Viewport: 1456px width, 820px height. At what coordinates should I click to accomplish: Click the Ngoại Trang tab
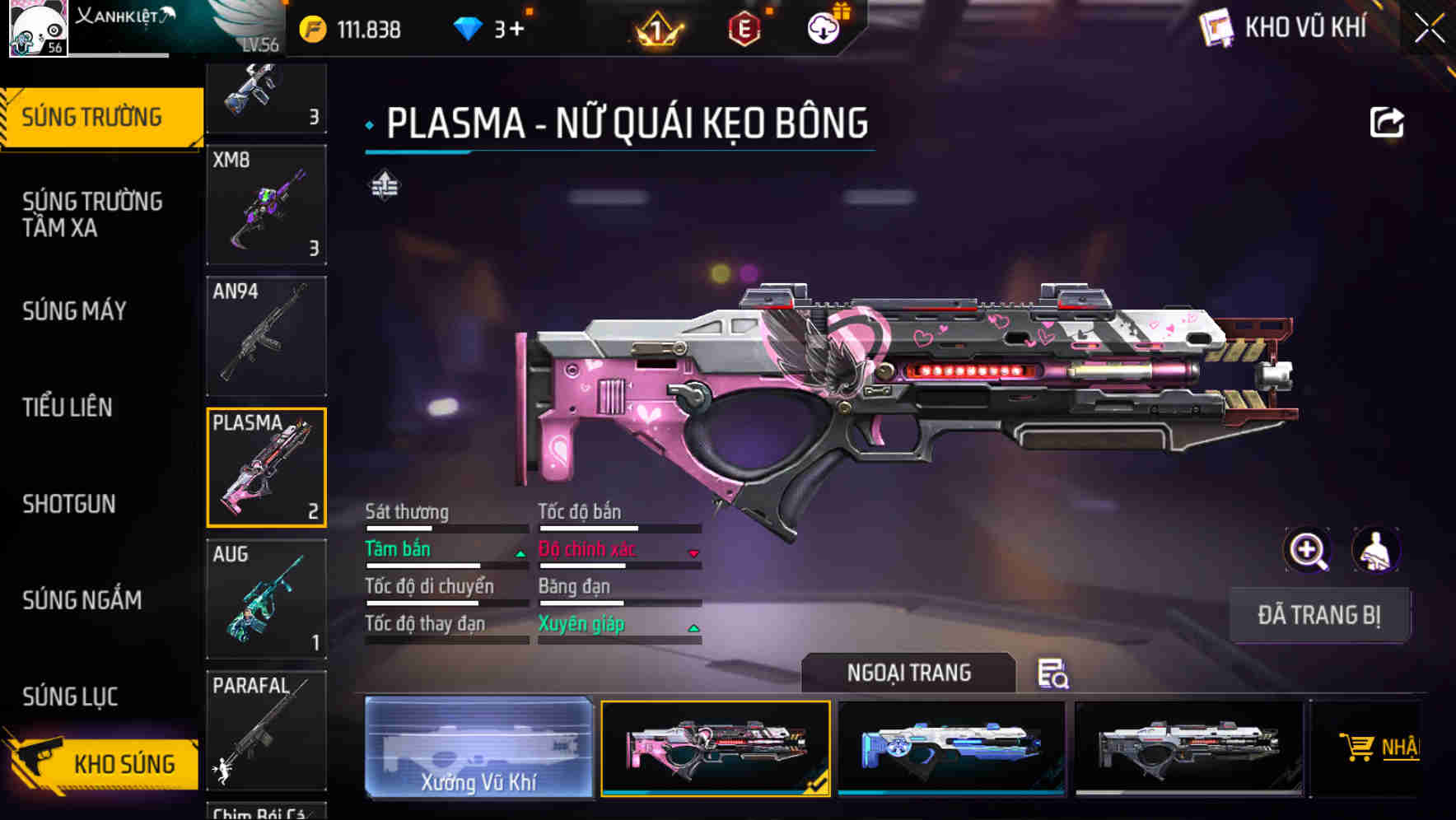(x=908, y=673)
